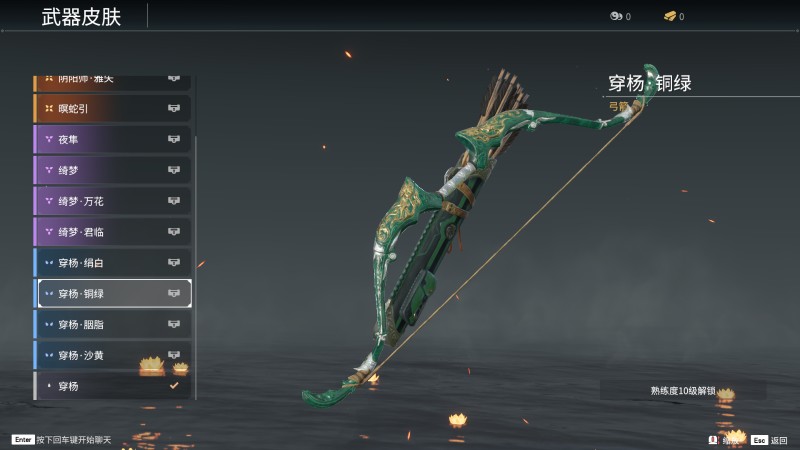Image resolution: width=800 pixels, height=450 pixels.
Task: Go back with the 返回 button
Action: click(x=770, y=439)
